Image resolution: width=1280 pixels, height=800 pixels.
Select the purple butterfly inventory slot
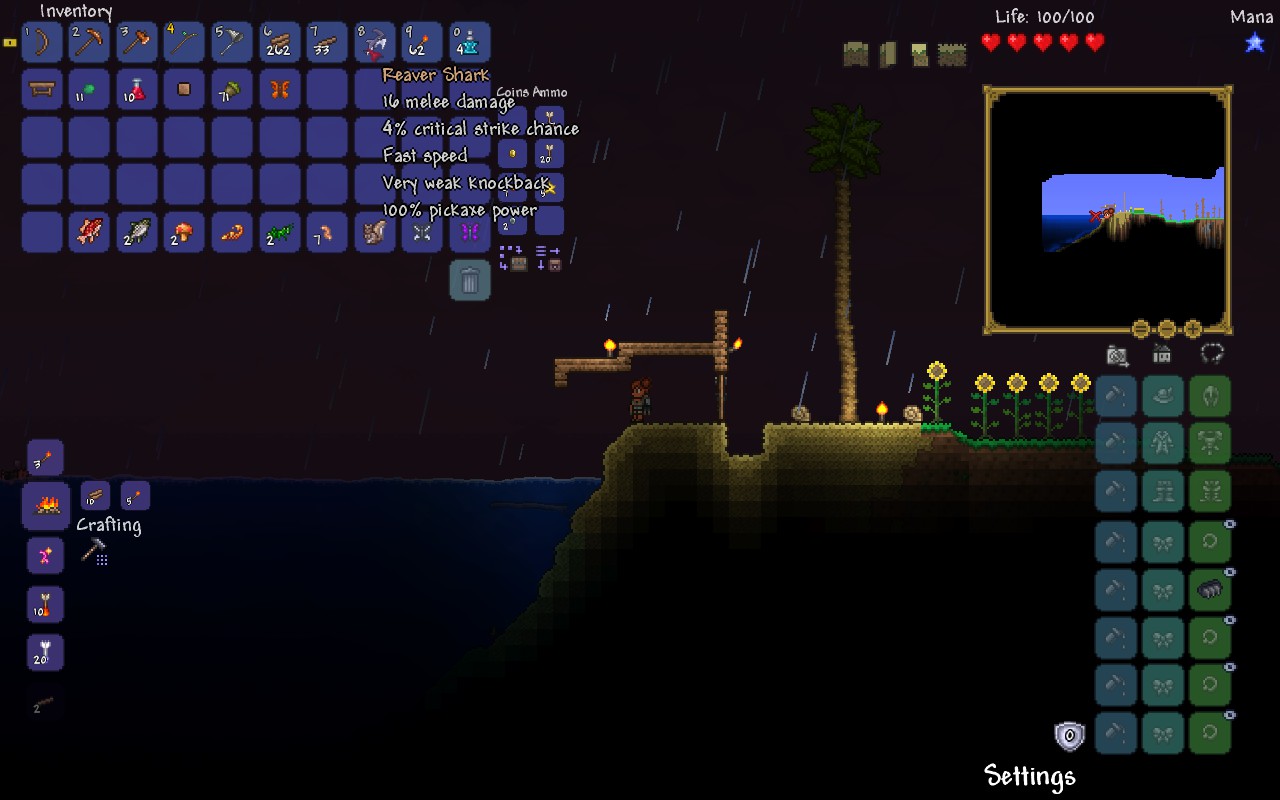pos(470,232)
